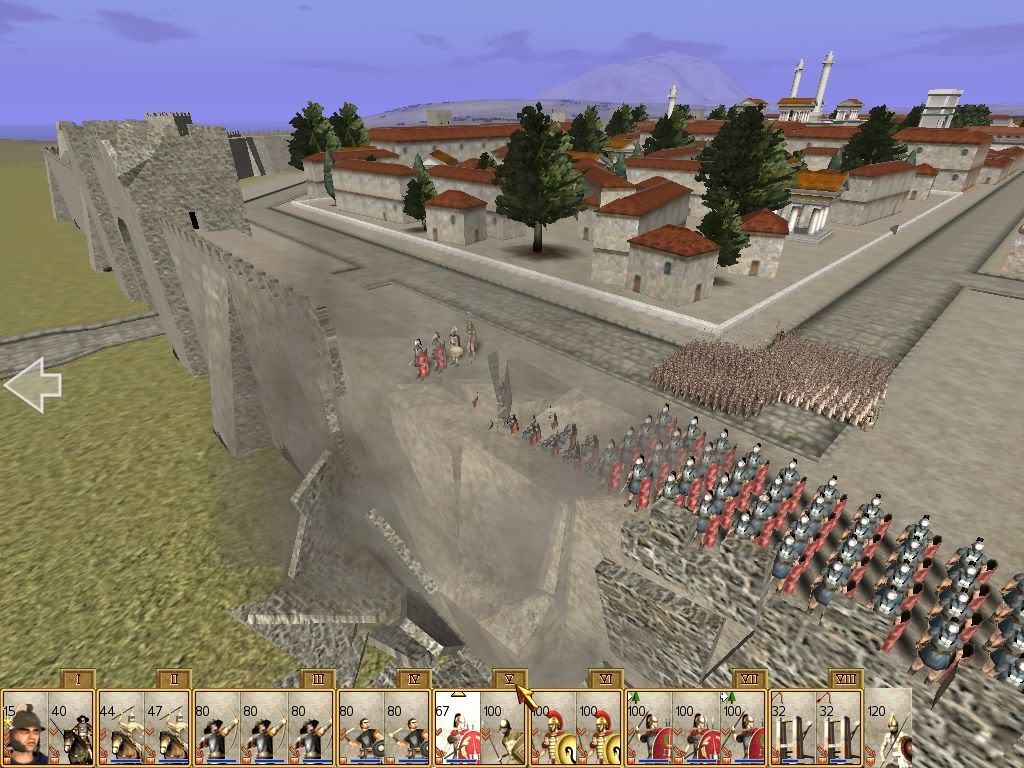1024x768 pixels.
Task: Select group VIII tab of siege engines
Action: (x=846, y=680)
